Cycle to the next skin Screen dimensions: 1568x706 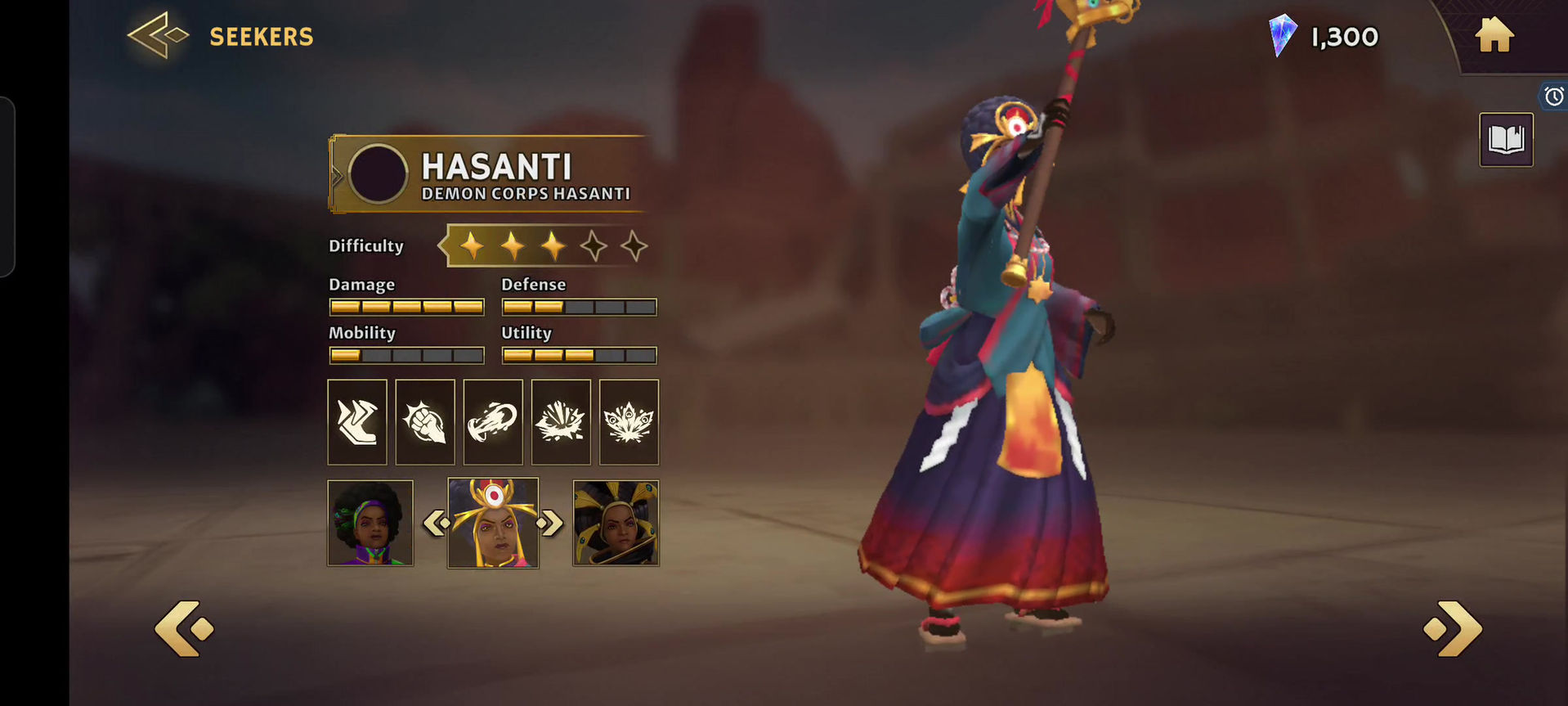coord(552,523)
